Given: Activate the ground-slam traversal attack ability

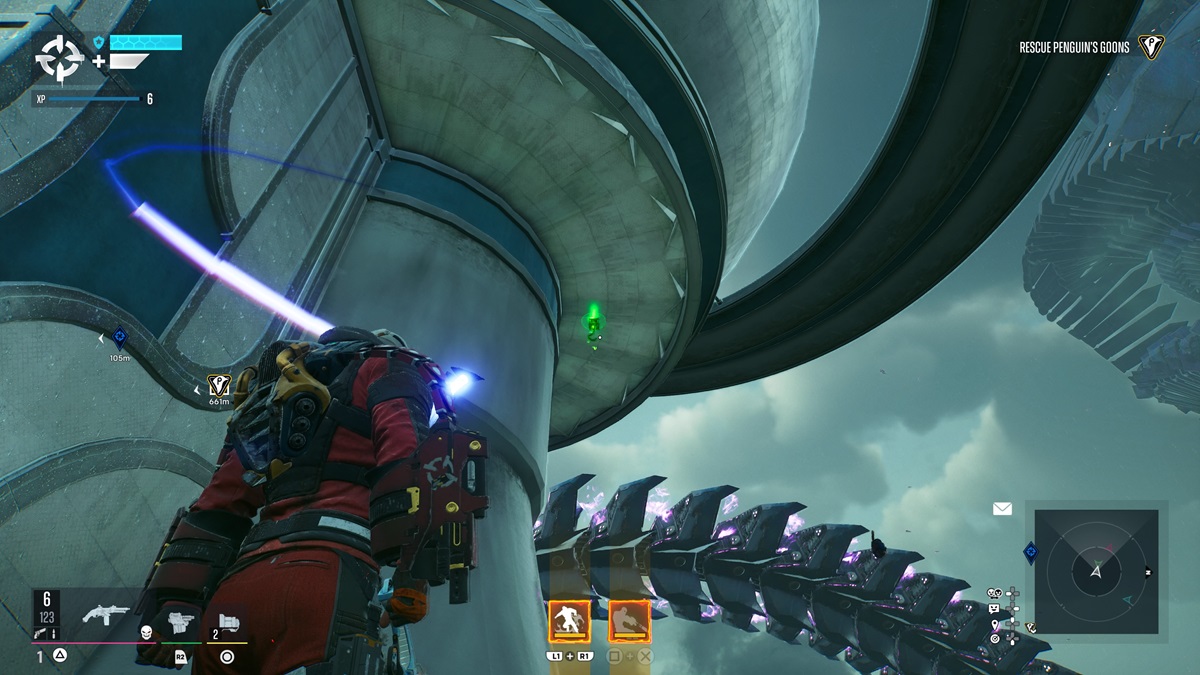Looking at the screenshot, I should click(568, 621).
